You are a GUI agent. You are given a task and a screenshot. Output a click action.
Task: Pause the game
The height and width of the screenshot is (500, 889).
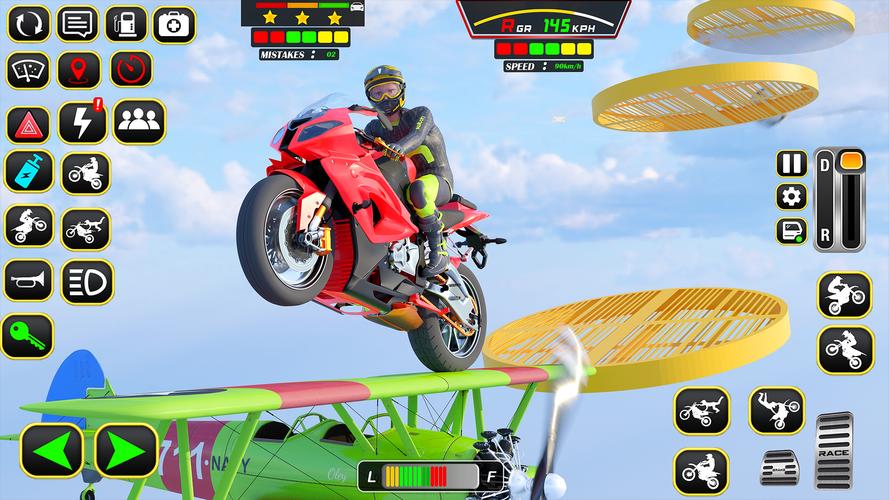point(791,163)
